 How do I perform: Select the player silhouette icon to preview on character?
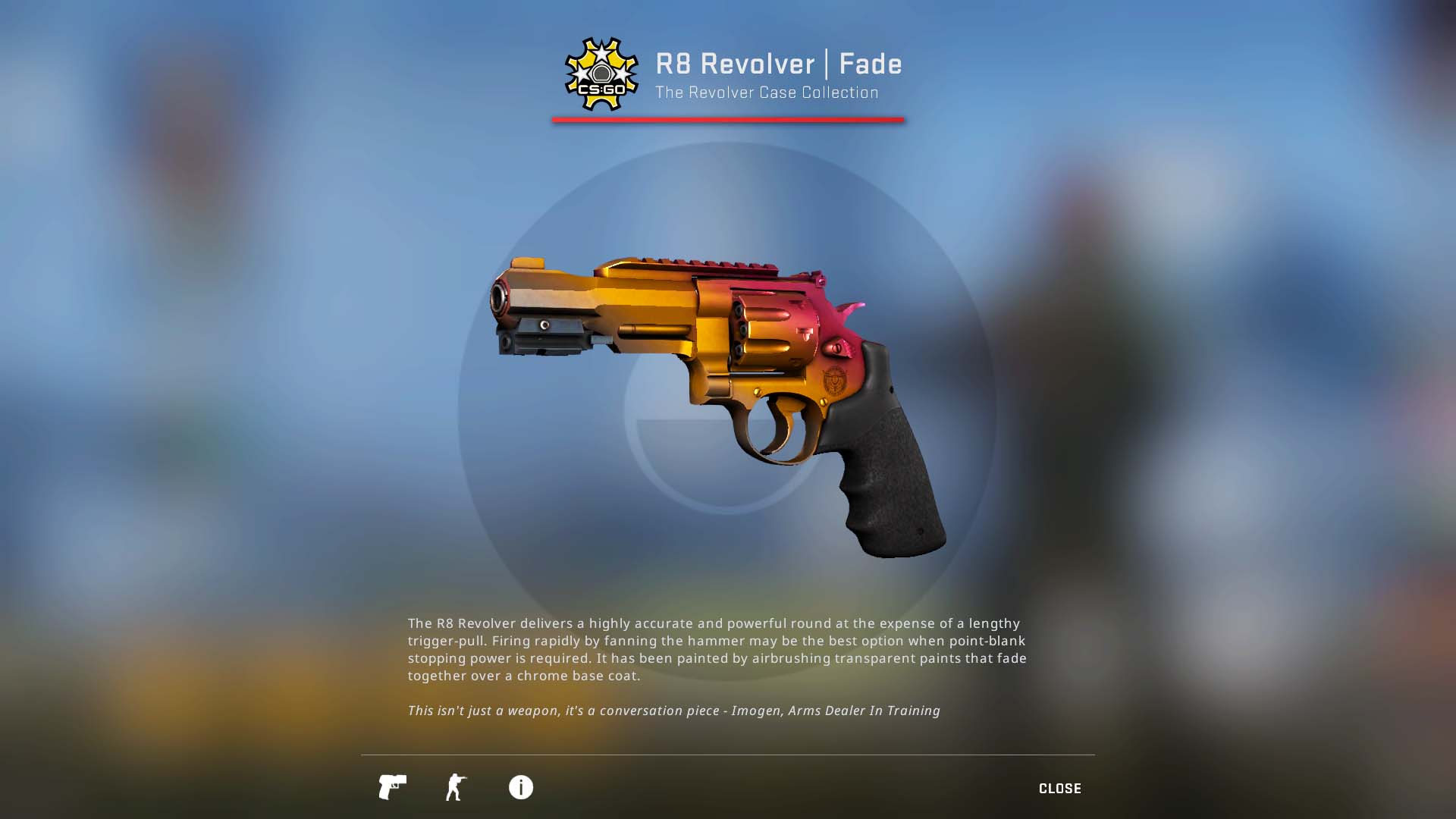[456, 788]
